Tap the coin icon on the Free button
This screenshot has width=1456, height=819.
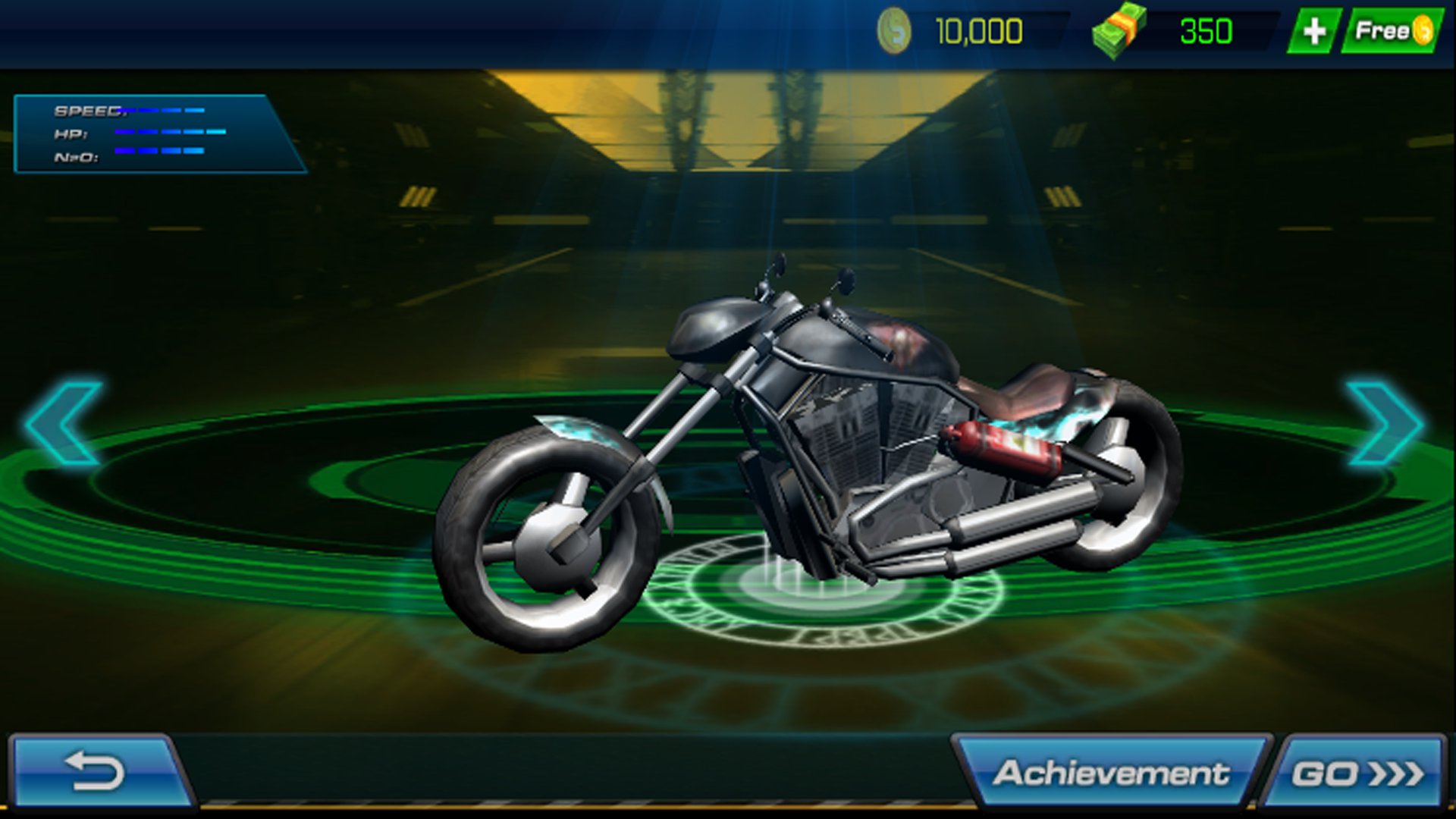click(x=1421, y=30)
